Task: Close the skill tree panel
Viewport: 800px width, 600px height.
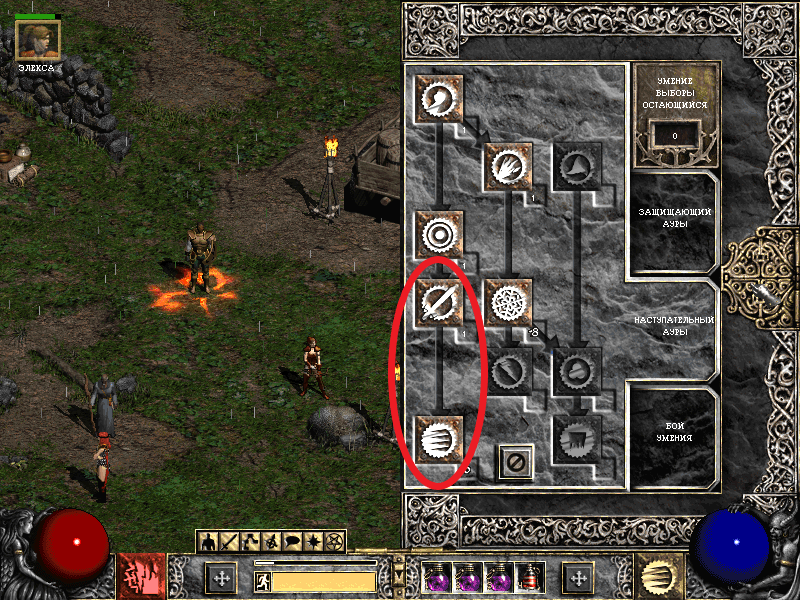Action: coord(516,462)
